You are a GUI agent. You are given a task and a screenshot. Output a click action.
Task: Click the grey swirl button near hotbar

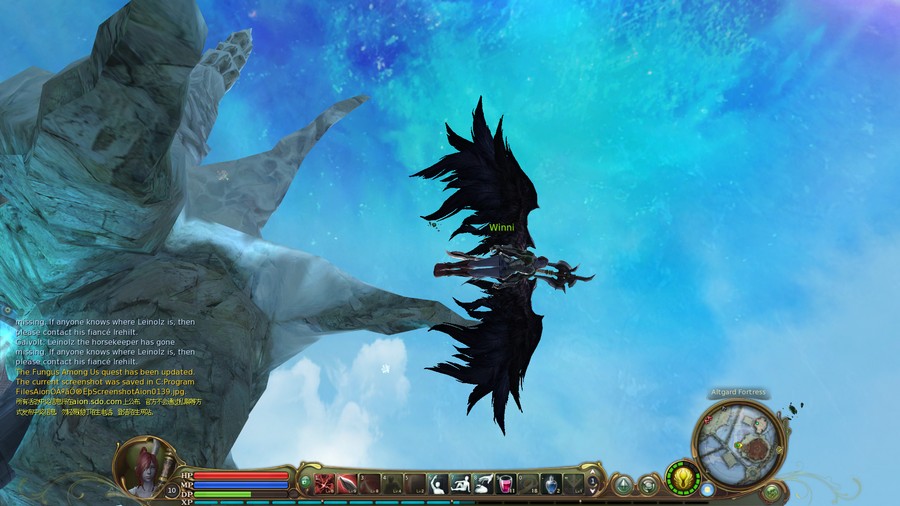point(648,486)
